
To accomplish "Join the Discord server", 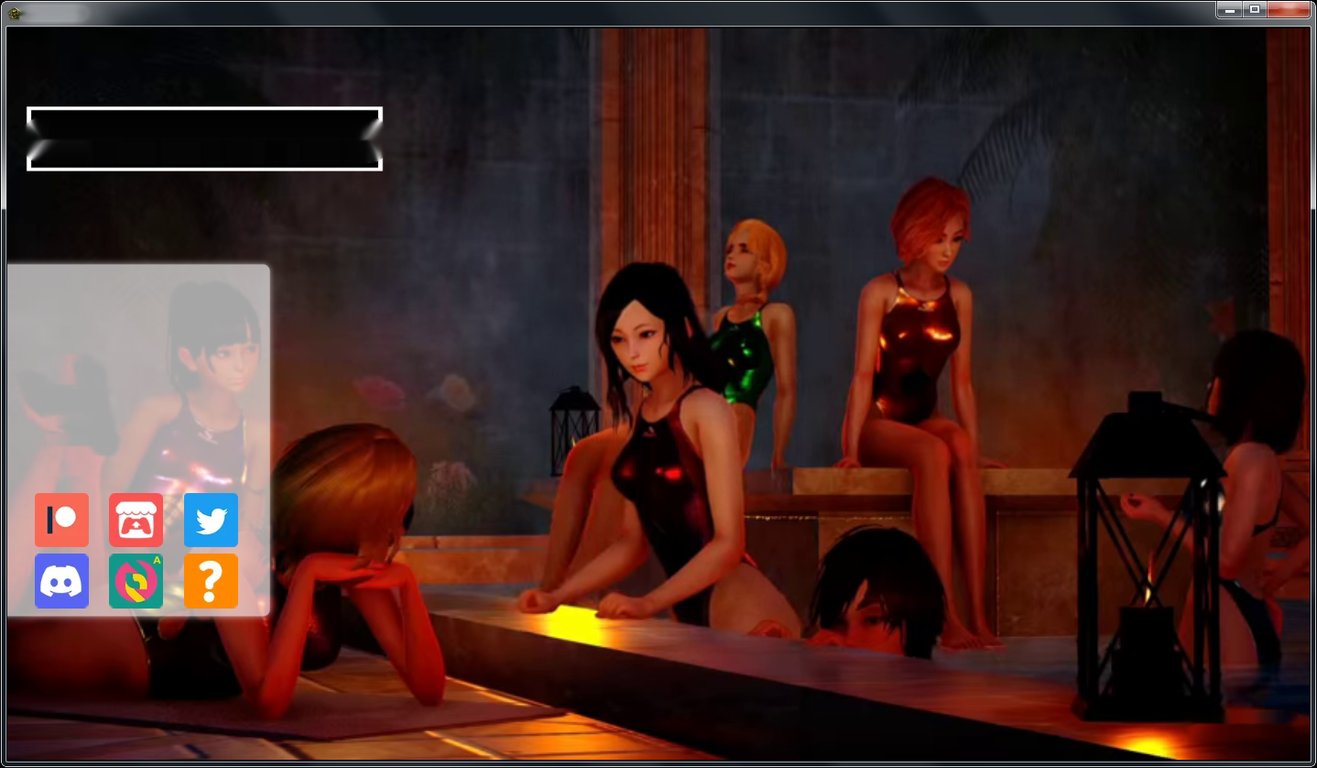I will click(61, 580).
